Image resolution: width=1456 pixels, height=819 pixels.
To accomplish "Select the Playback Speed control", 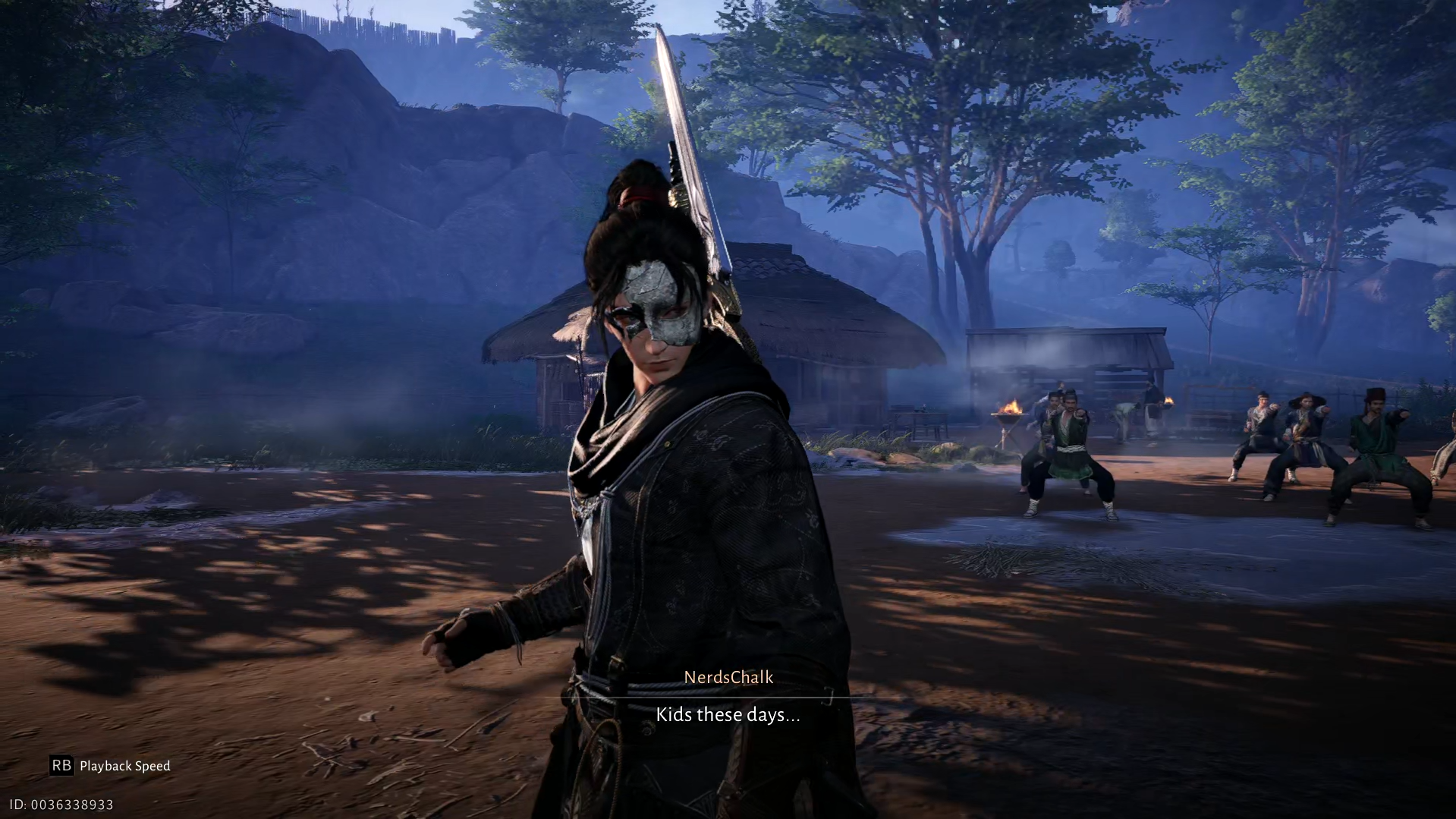I will click(125, 766).
